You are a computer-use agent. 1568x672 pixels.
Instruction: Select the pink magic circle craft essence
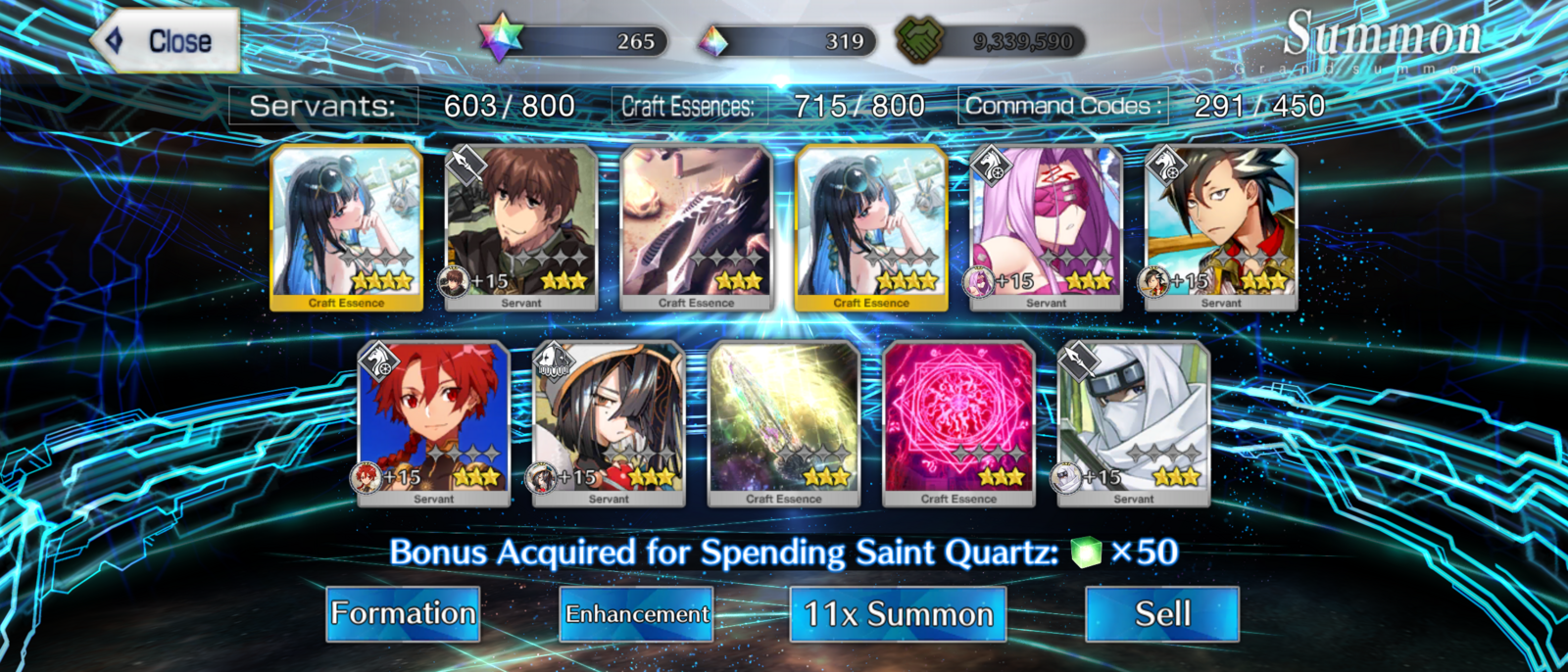pos(958,423)
